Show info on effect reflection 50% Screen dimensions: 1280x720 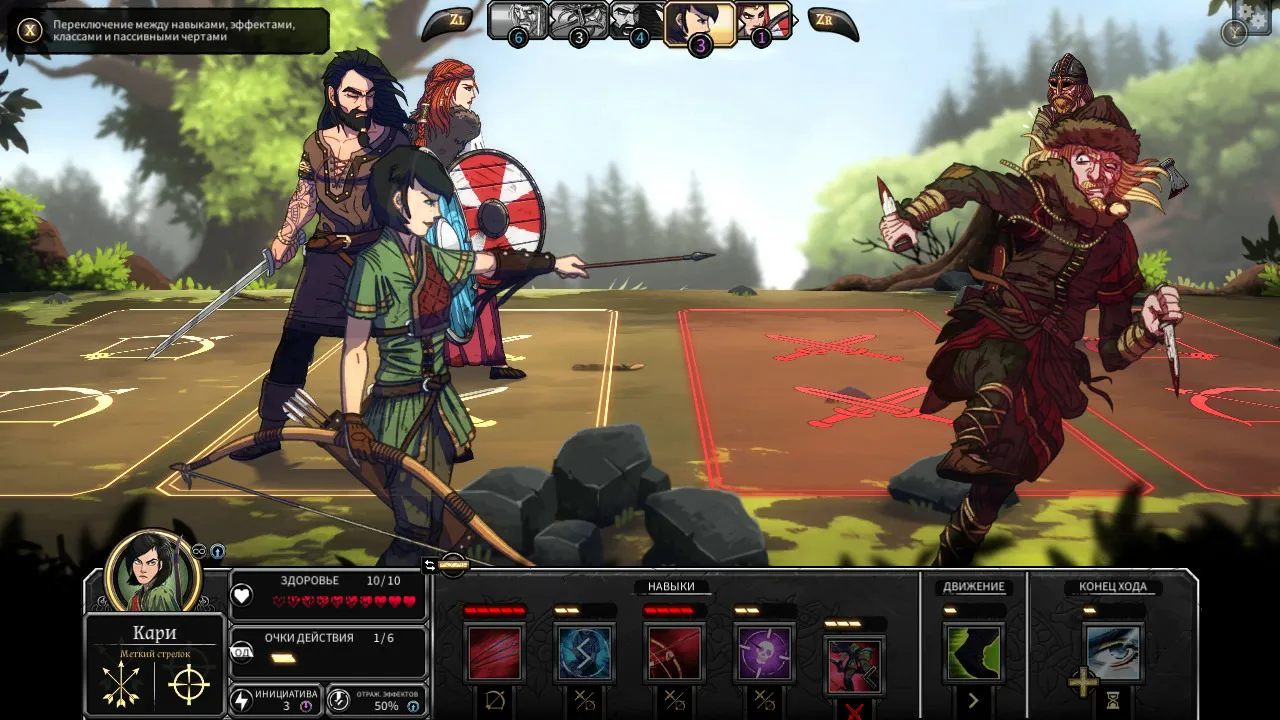pyautogui.click(x=413, y=706)
